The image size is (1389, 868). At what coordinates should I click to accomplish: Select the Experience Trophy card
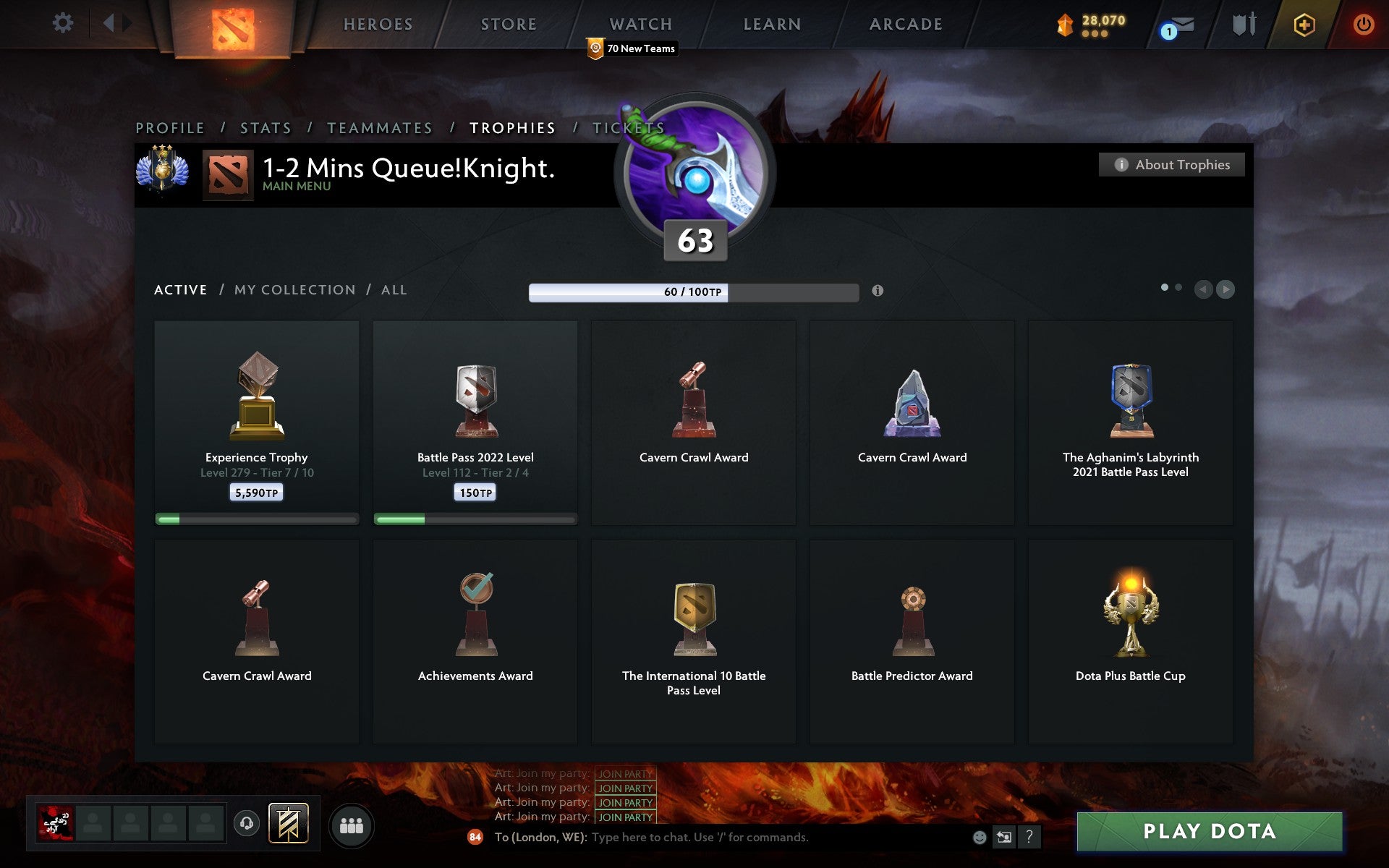[x=256, y=423]
